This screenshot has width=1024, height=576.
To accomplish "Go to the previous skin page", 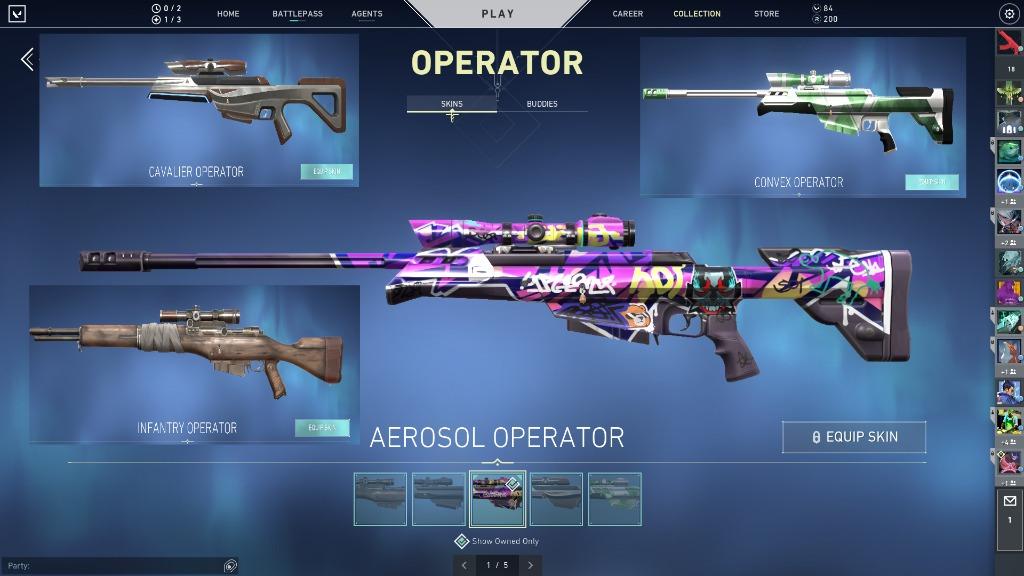I will pos(464,565).
